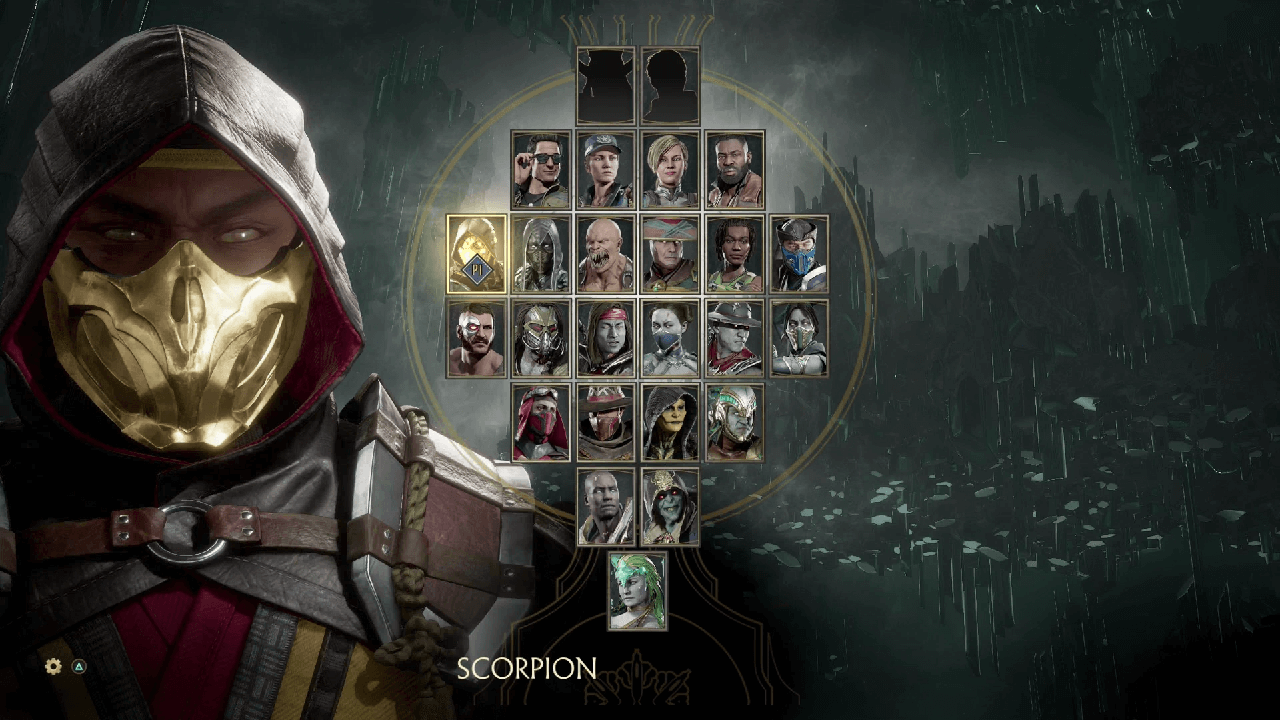Image resolution: width=1280 pixels, height=720 pixels.
Task: Select Kabal with the respirator mask
Action: [x=541, y=338]
